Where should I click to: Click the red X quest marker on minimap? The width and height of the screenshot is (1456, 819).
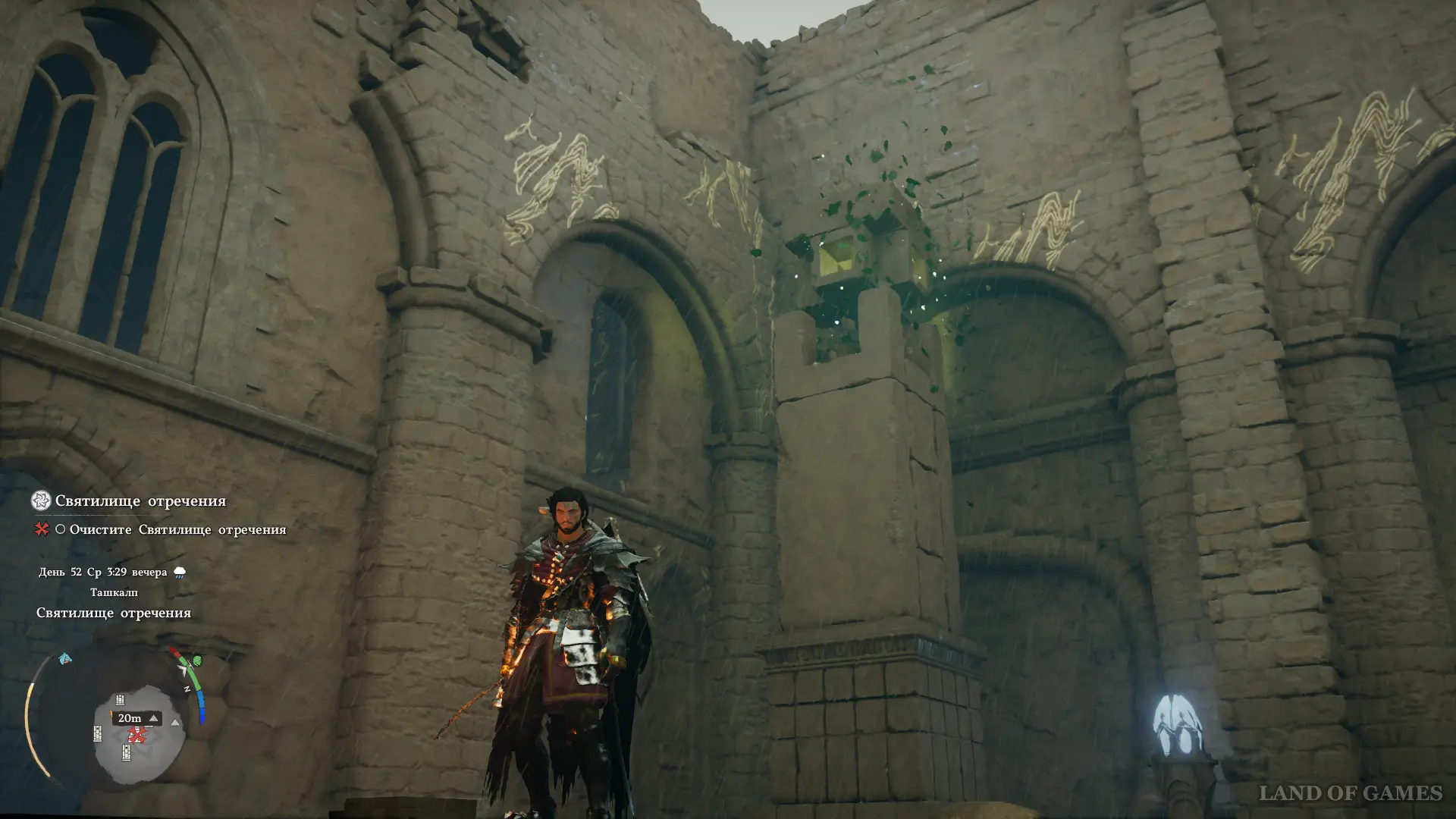point(136,735)
